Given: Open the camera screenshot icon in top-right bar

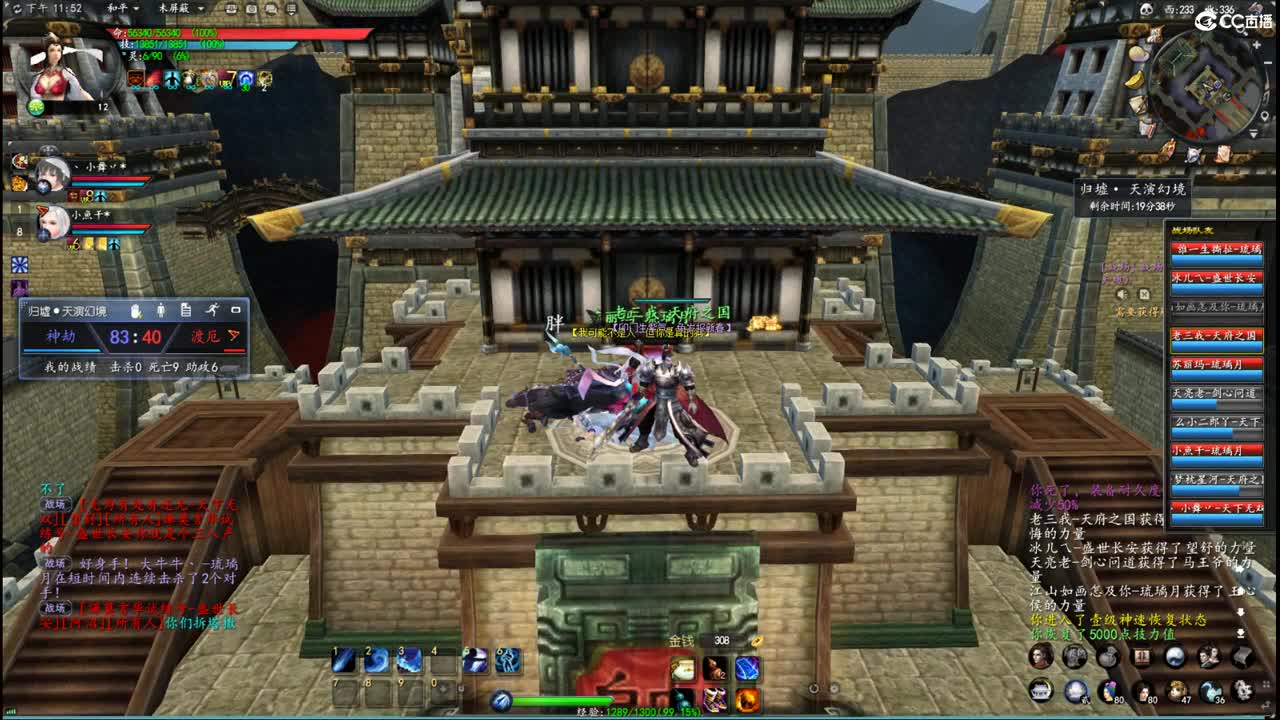Looking at the screenshot, I should 251,10.
